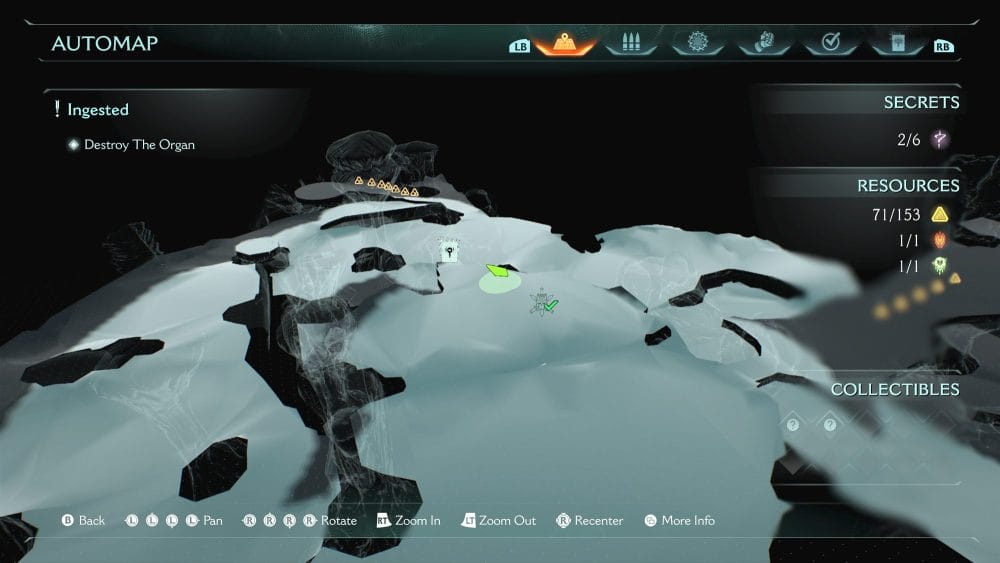This screenshot has height=563, width=1000.
Task: Open the gear cog tab
Action: tap(696, 43)
